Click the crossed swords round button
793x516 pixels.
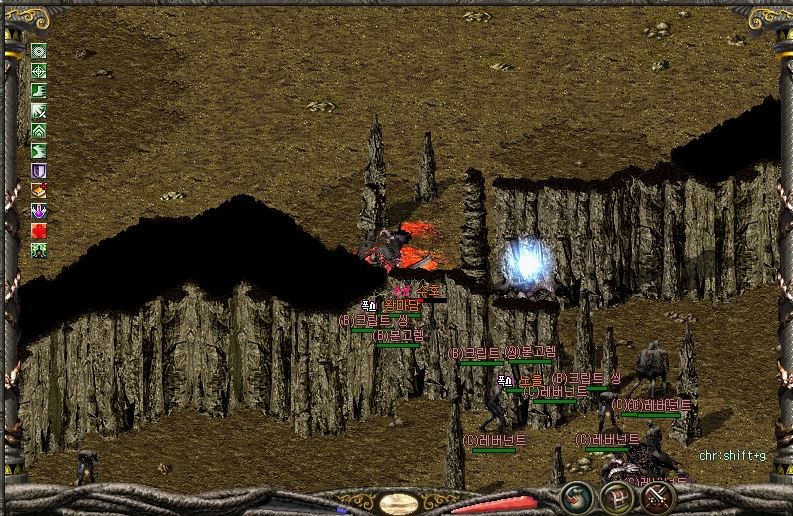(657, 496)
